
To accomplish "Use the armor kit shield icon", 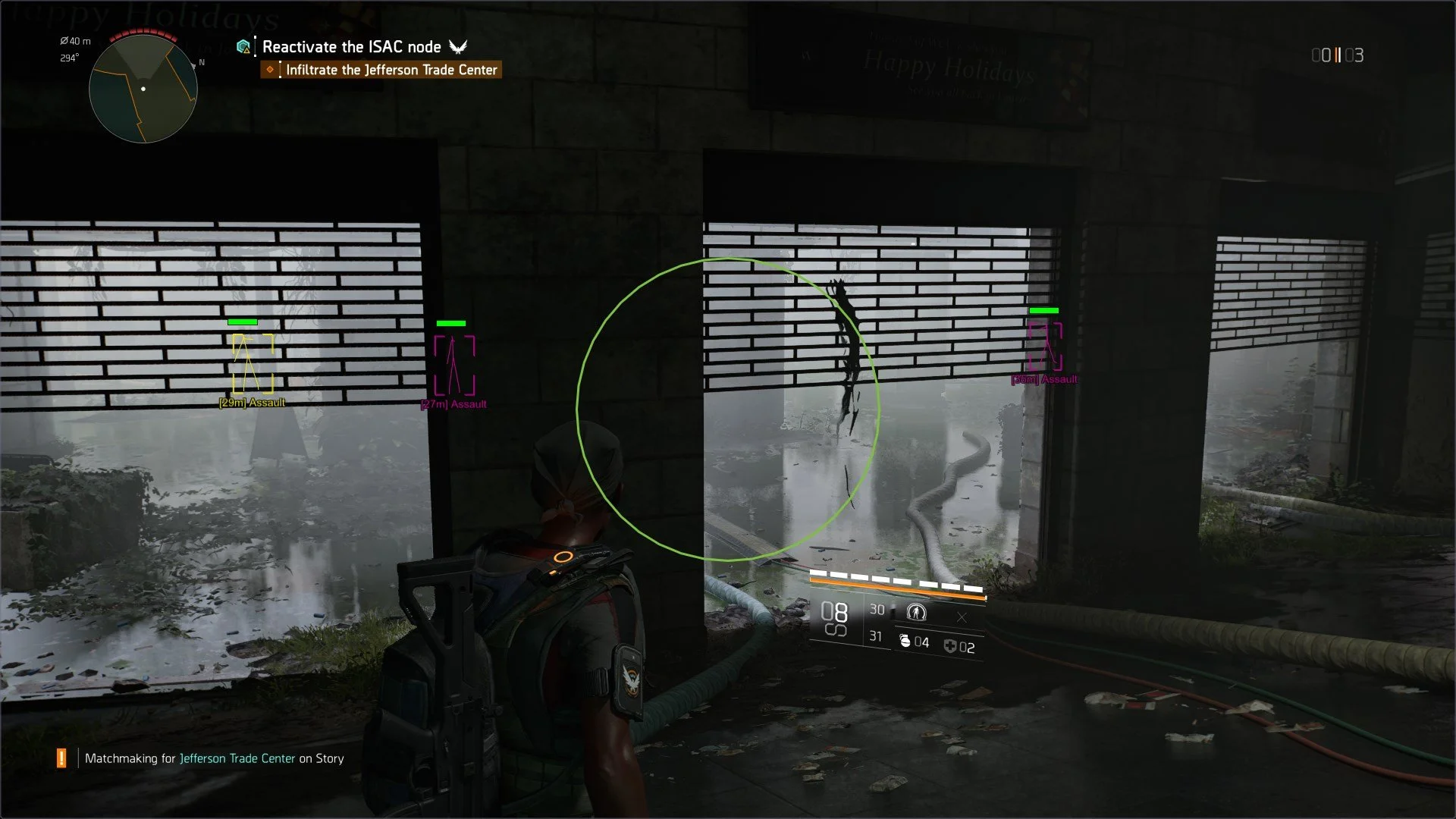I will [x=950, y=646].
